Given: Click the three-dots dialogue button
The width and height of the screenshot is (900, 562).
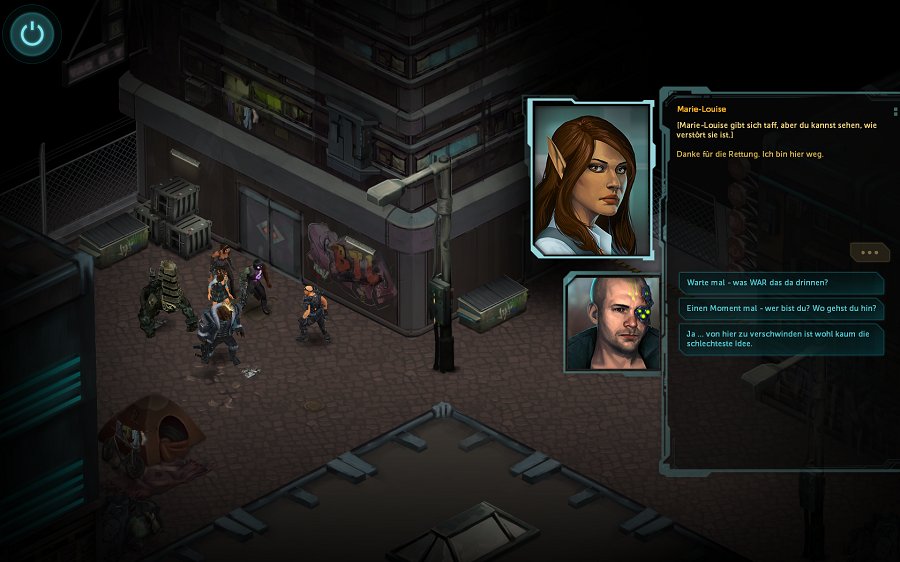Looking at the screenshot, I should coord(868,252).
